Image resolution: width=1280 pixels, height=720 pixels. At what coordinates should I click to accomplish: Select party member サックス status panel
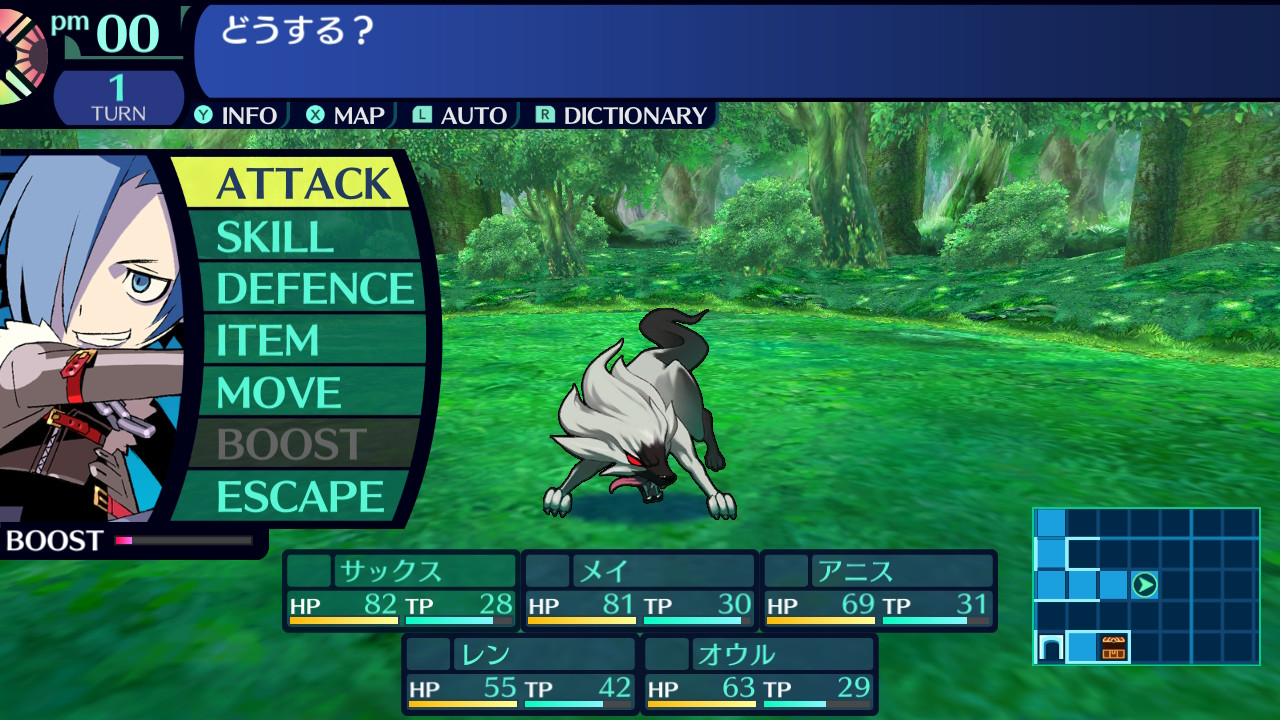point(401,590)
